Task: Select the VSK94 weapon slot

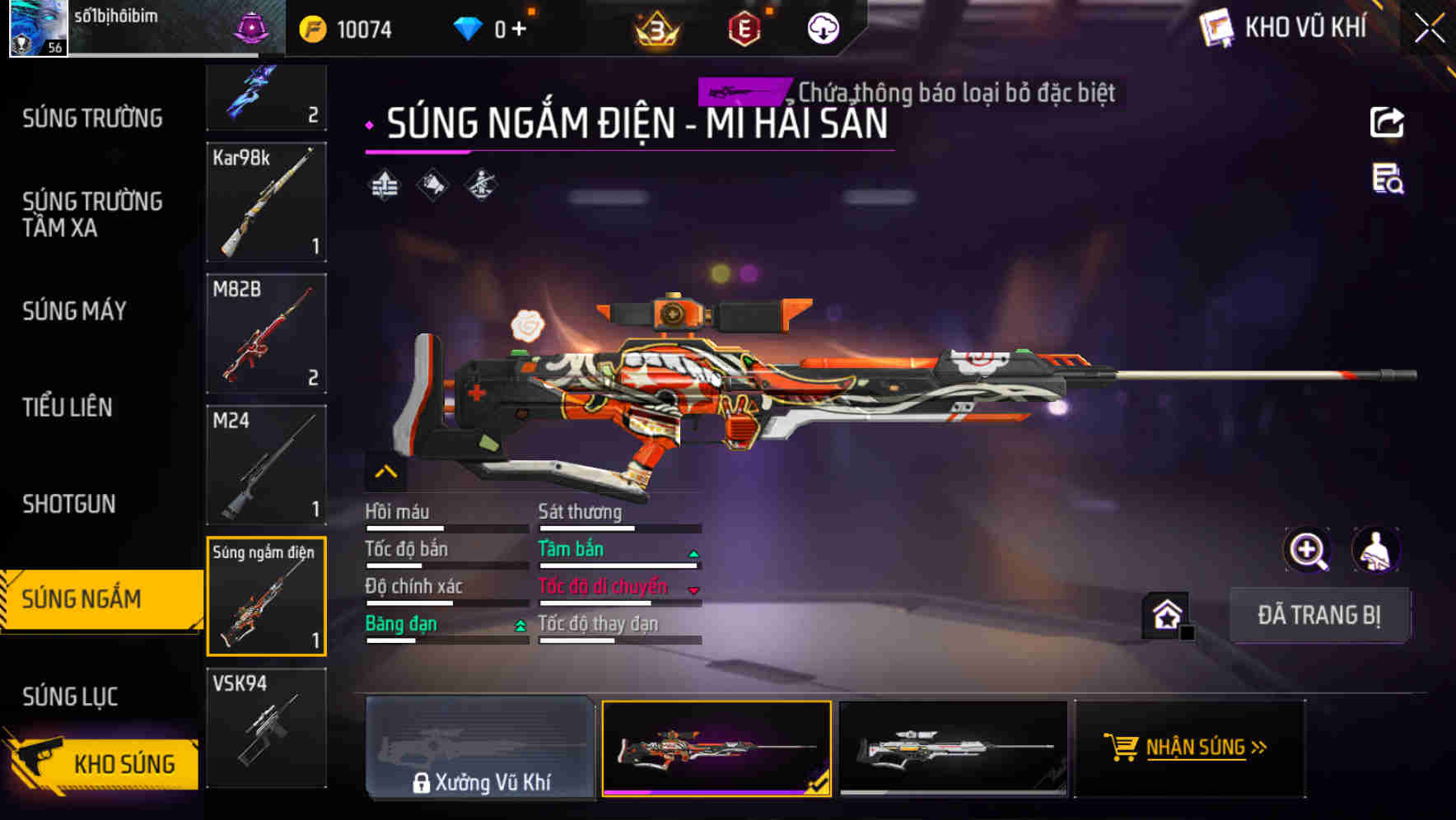Action: (266, 728)
